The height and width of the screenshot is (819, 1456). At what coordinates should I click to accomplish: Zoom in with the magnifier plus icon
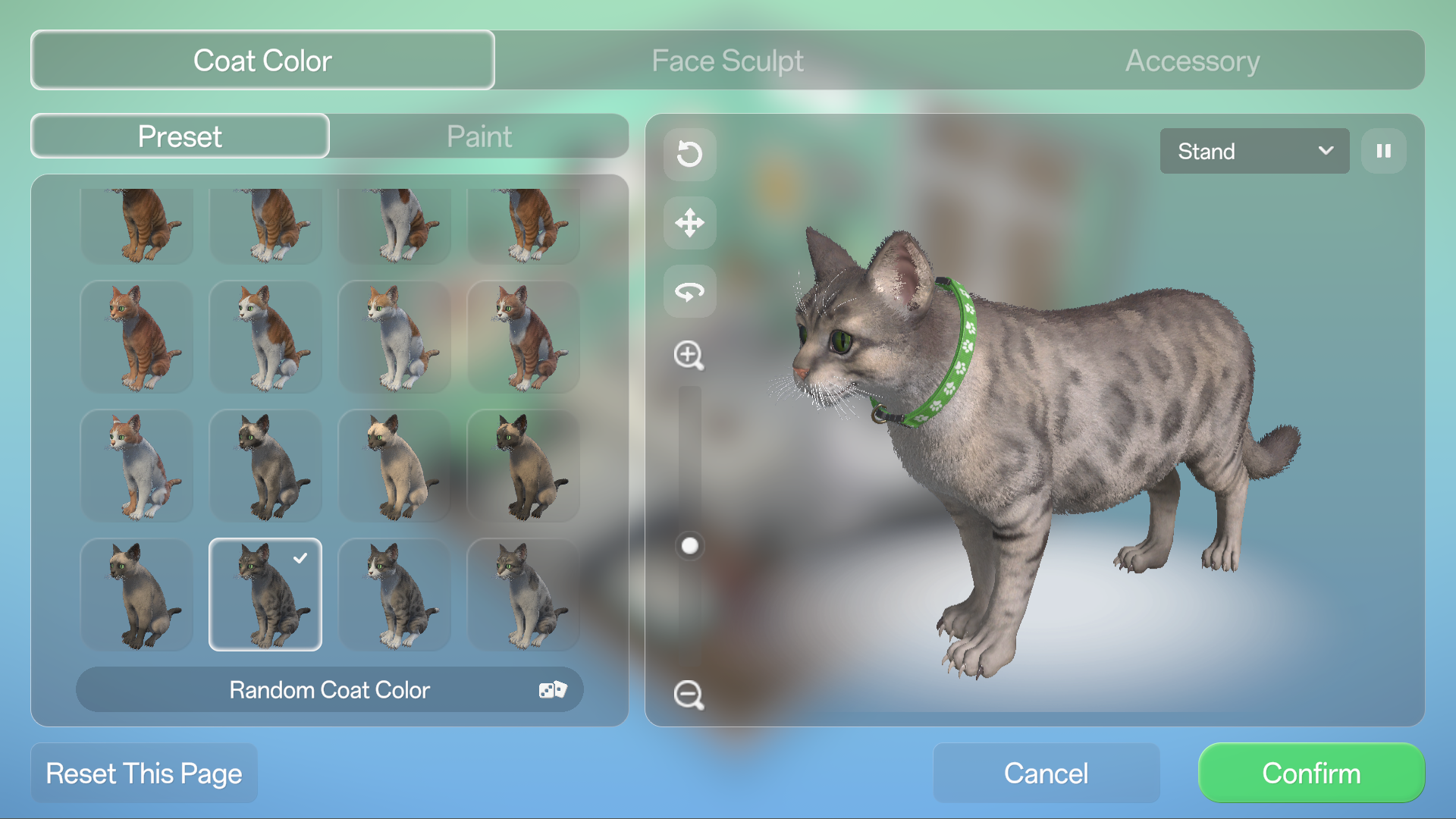pos(689,355)
